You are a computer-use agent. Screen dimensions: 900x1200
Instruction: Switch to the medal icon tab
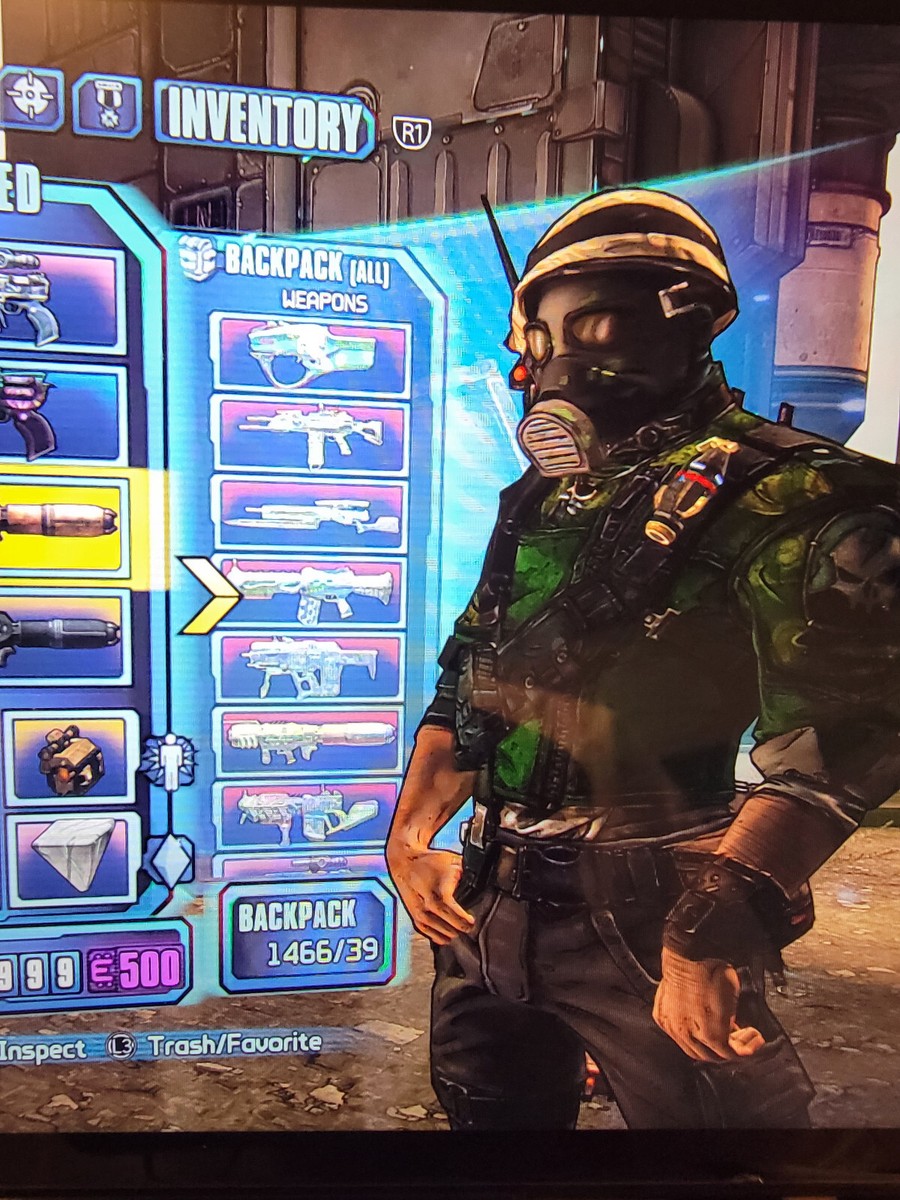click(x=106, y=105)
